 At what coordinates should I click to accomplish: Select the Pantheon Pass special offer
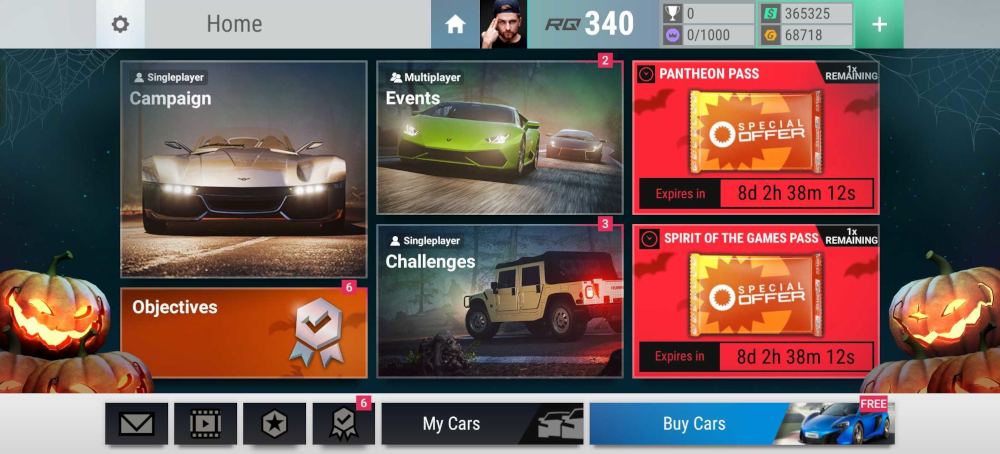point(755,137)
